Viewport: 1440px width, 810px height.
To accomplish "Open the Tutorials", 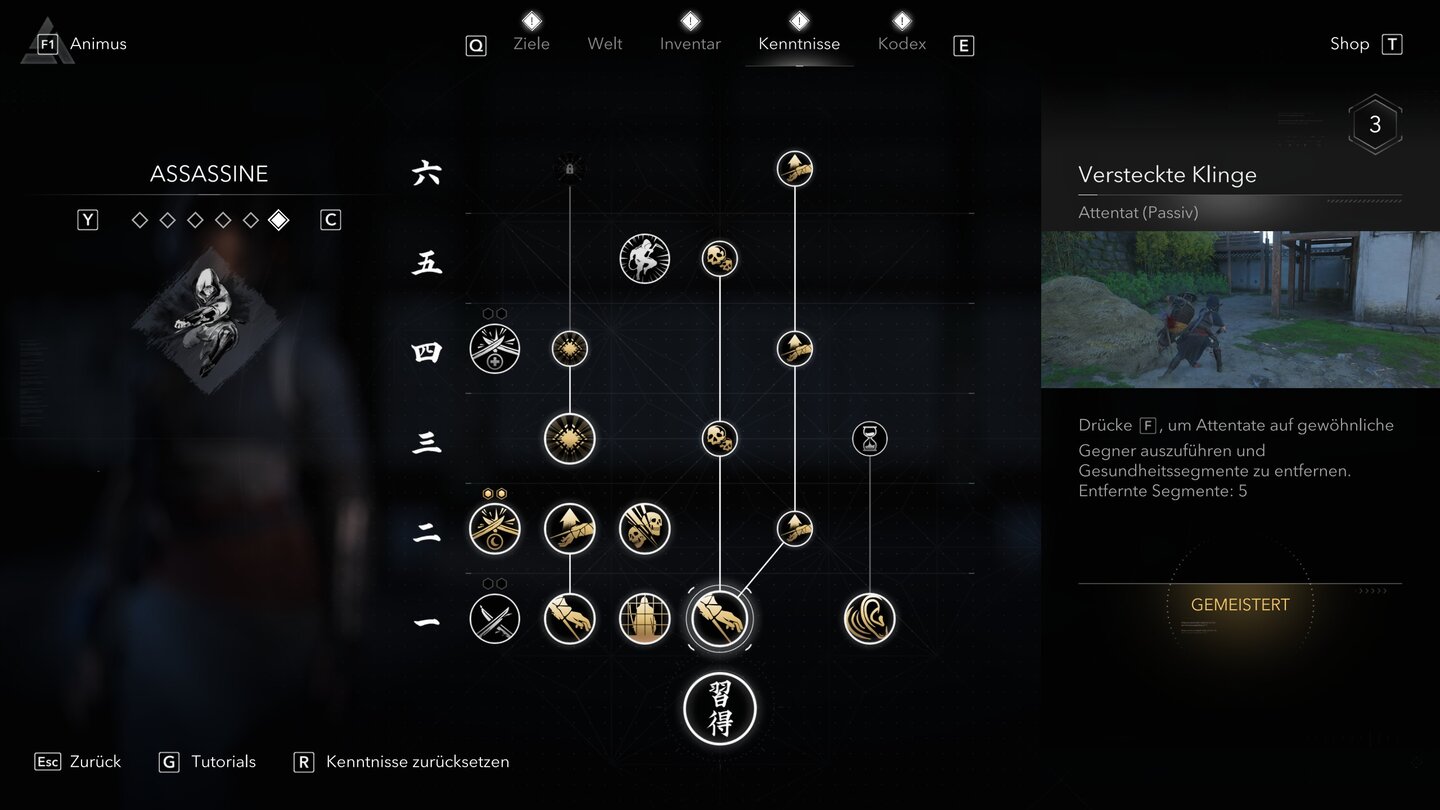I will (x=223, y=762).
